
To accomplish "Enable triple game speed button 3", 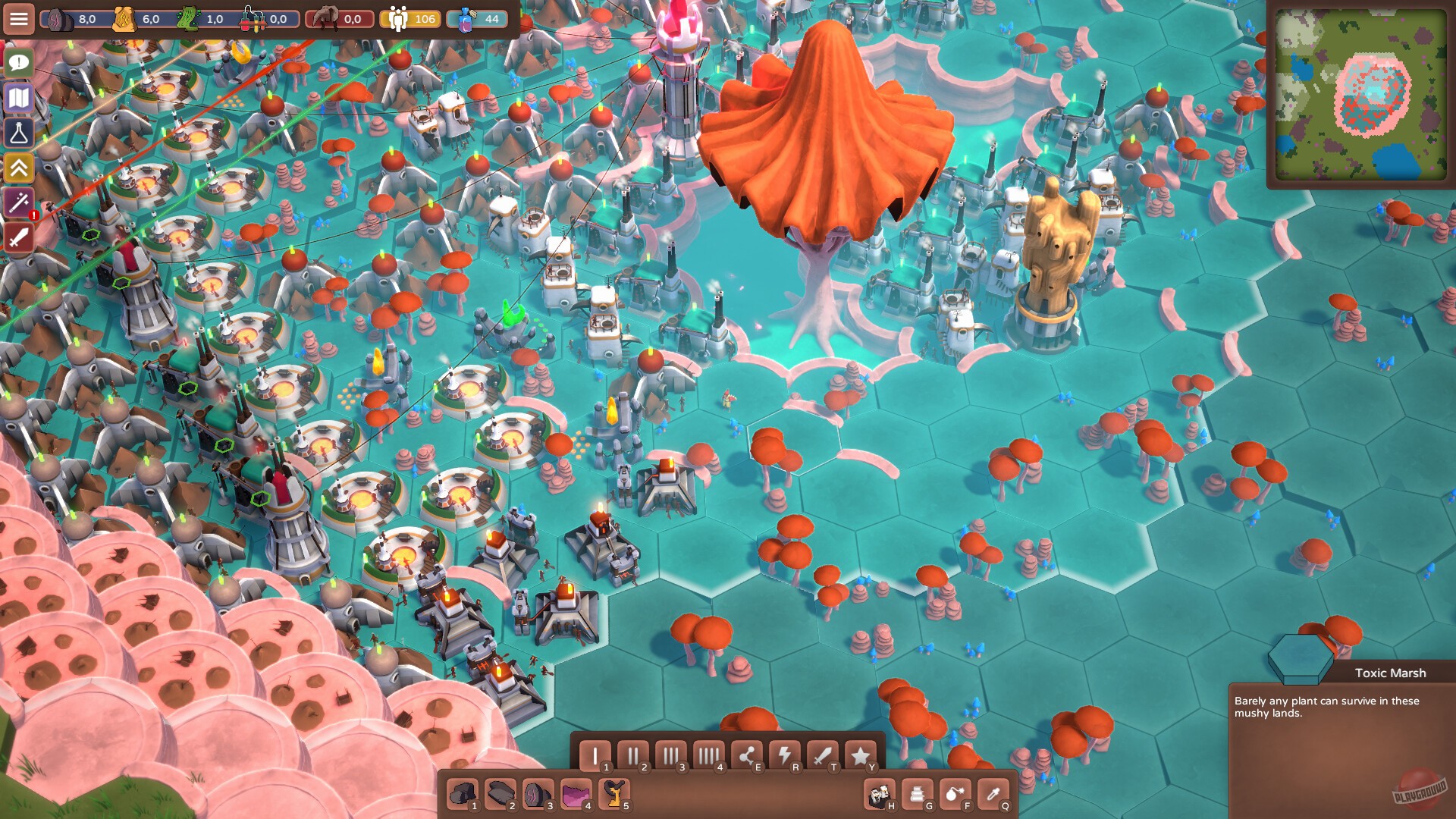I will coord(673,755).
